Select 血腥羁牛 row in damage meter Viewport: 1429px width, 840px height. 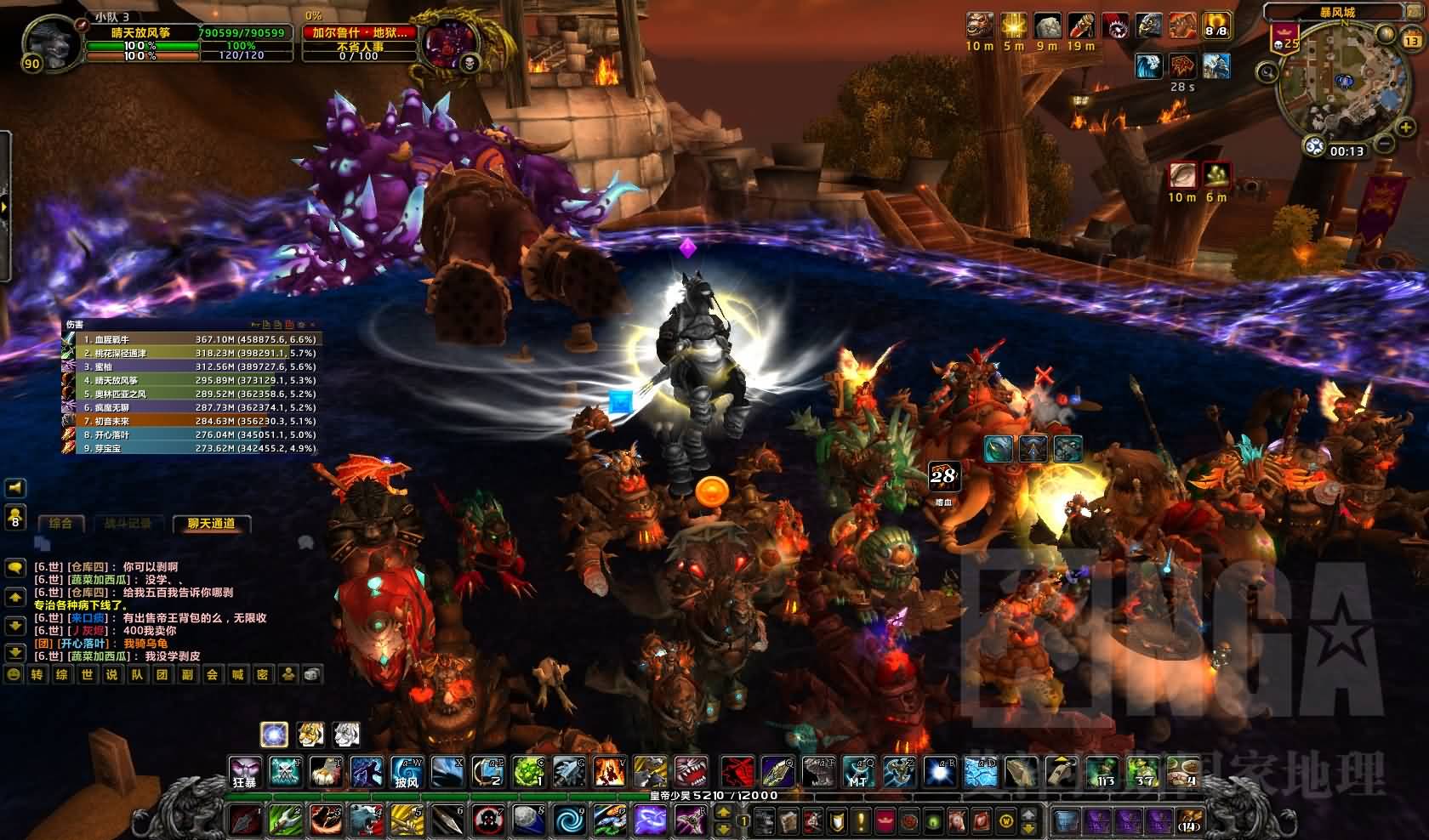point(191,339)
